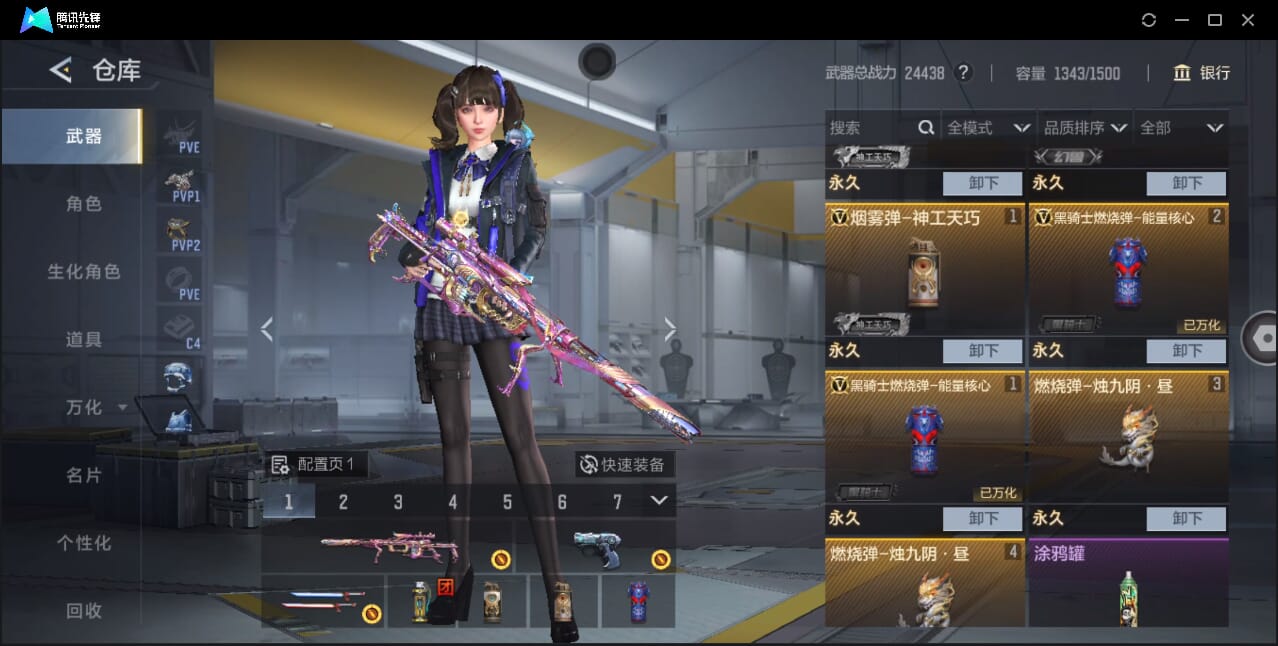Select the 烟雾弹-神工天巧 grenade card

[x=924, y=270]
